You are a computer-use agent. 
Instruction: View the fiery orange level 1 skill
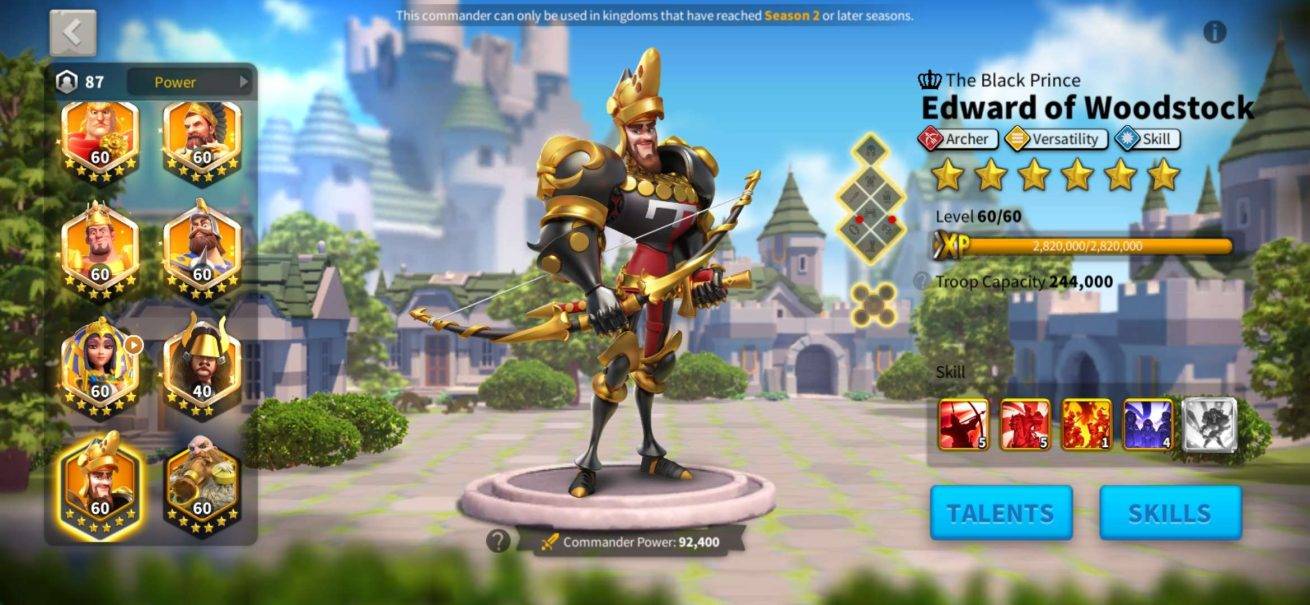1086,424
